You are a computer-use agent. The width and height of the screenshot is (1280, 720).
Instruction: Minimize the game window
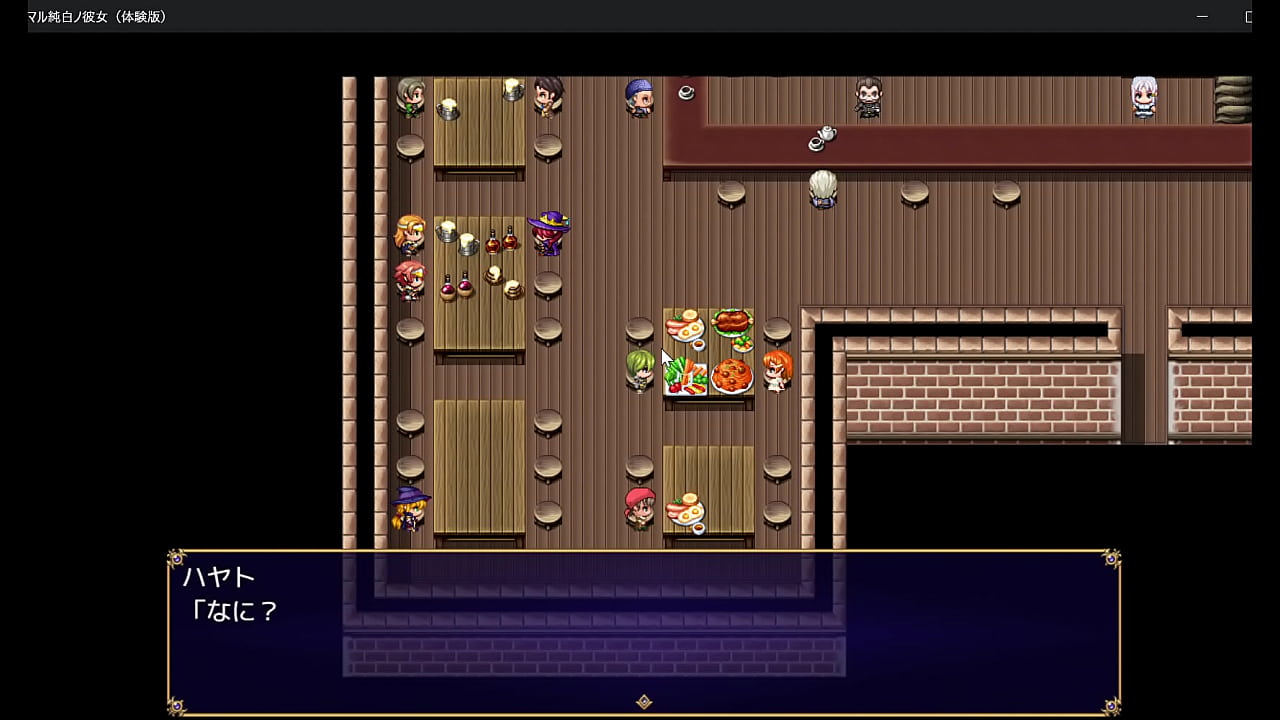coord(1202,17)
